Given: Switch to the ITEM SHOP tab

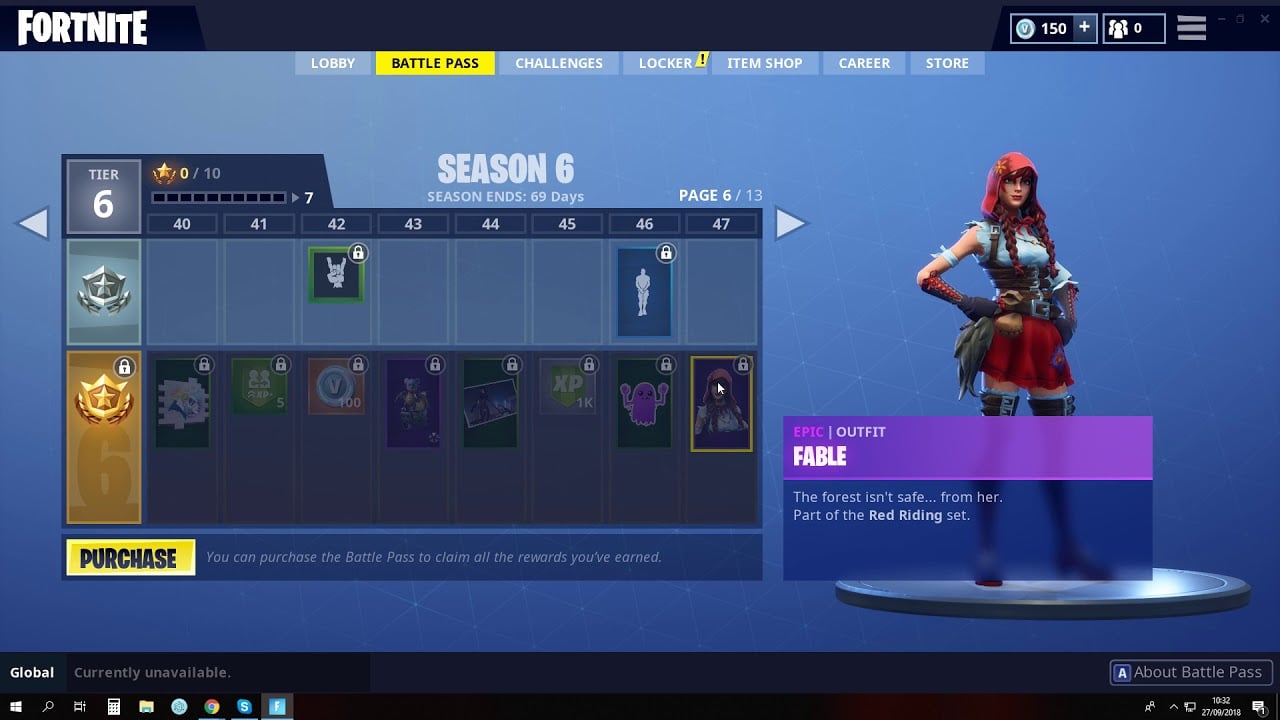Looking at the screenshot, I should pos(765,63).
